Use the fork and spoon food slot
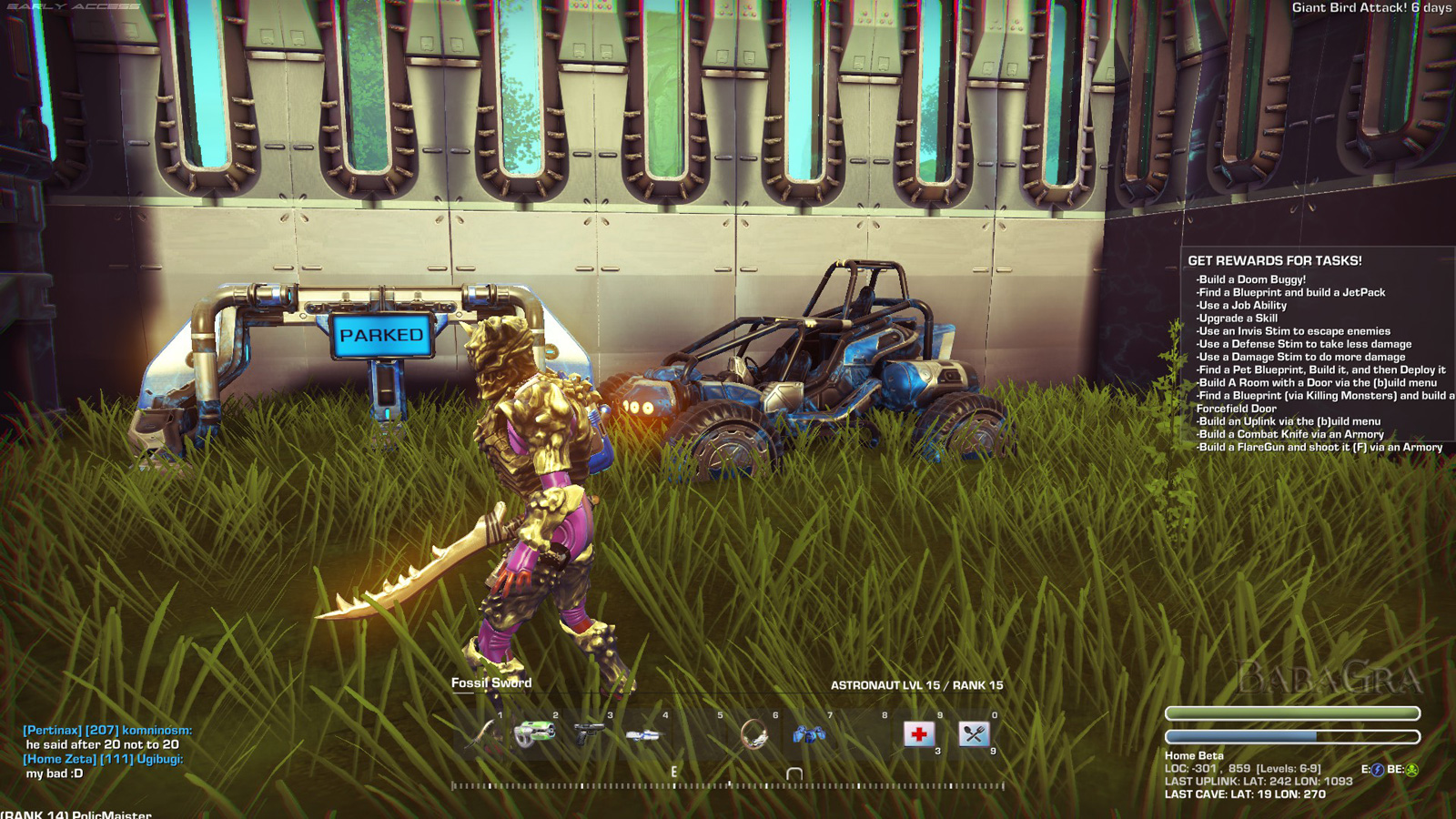 974,733
